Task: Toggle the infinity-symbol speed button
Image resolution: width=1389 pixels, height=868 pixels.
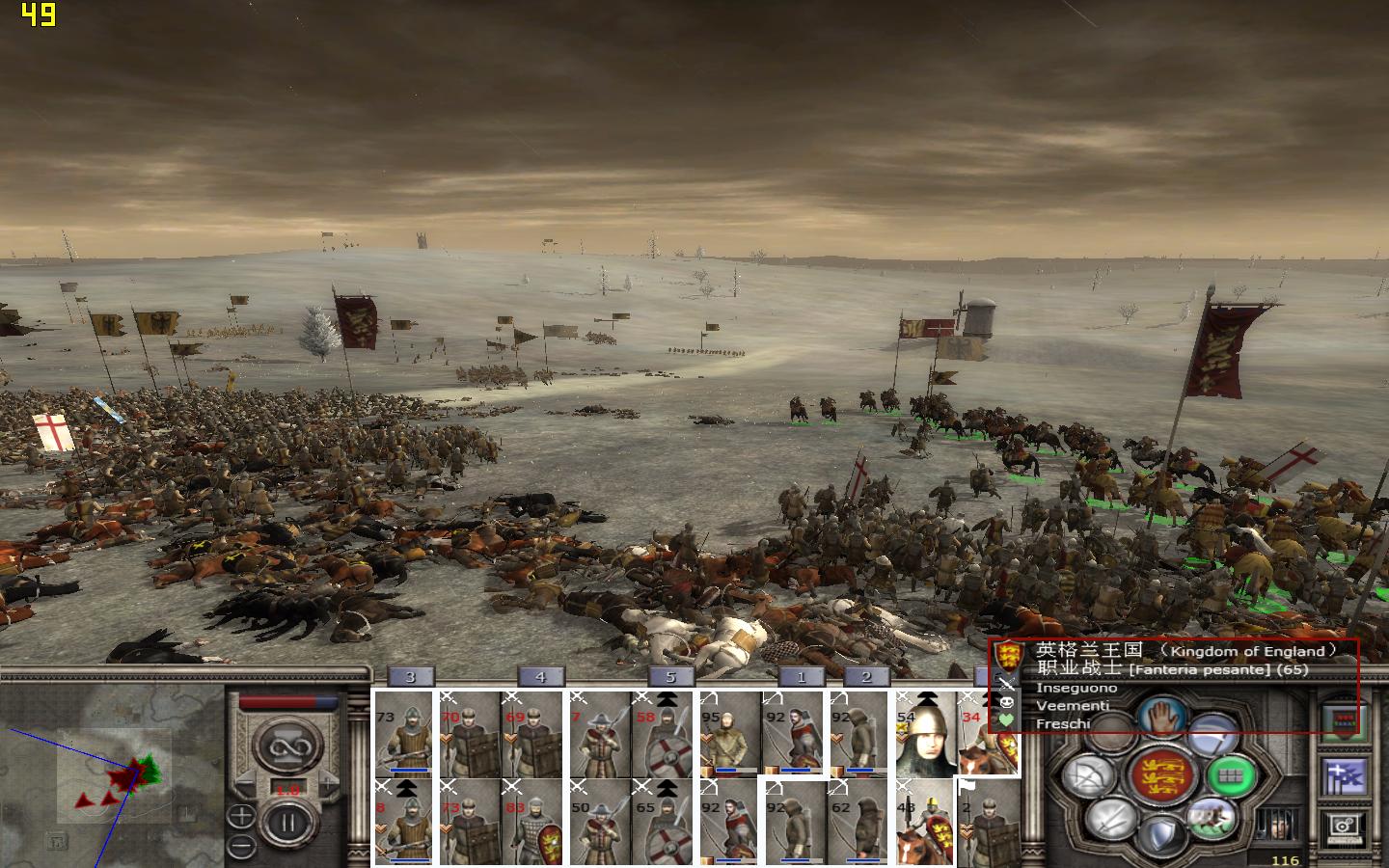Action: (x=286, y=746)
